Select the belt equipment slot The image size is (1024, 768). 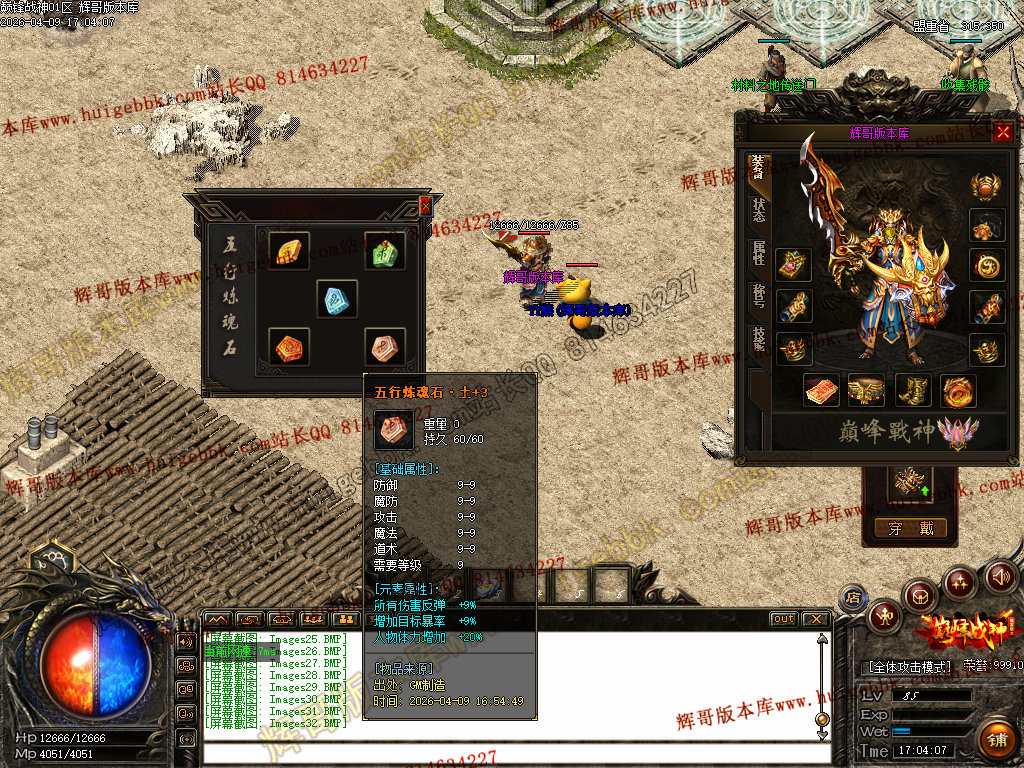(x=866, y=391)
